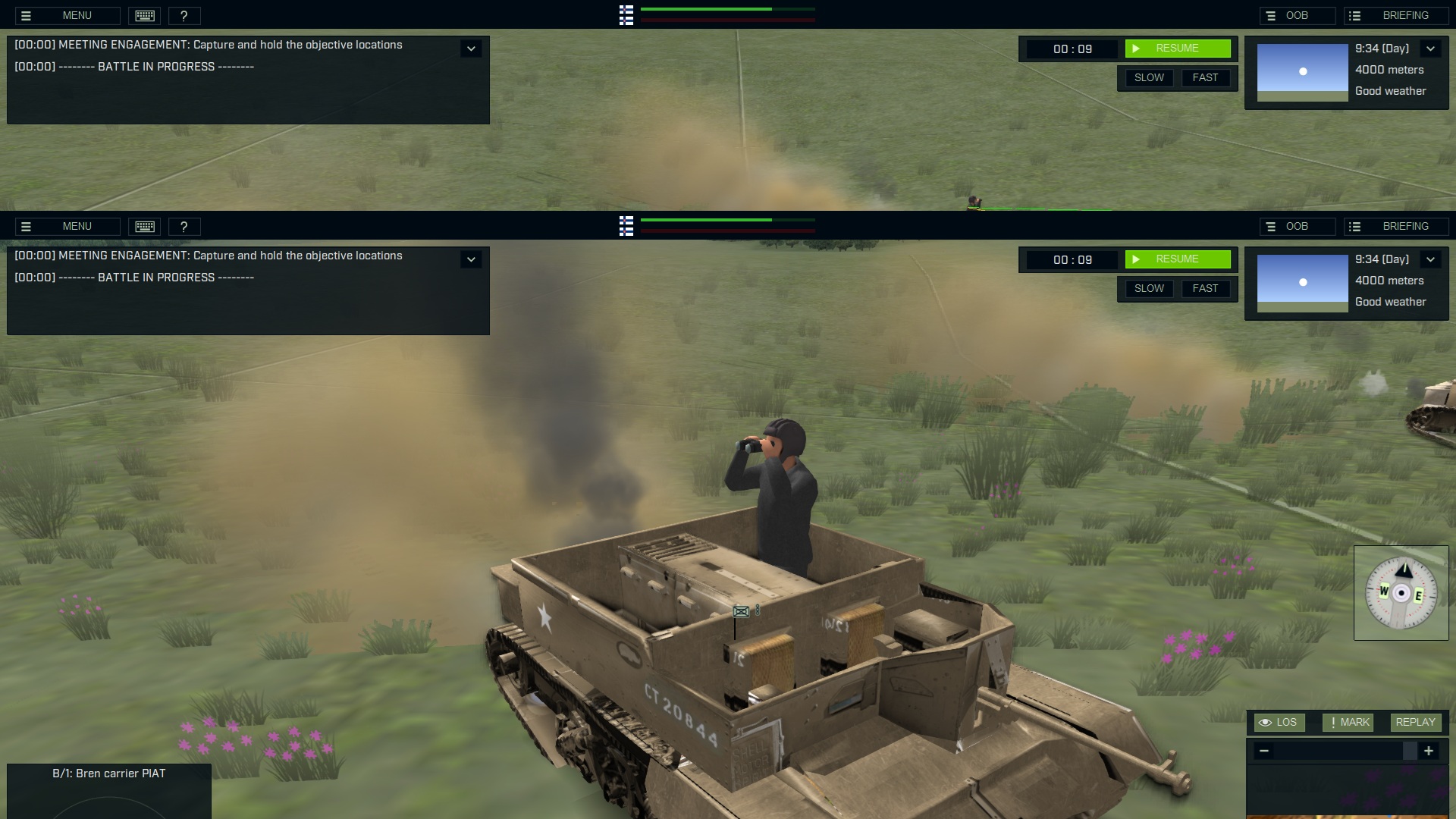Open the on-screen keyboard hotkeys panel
Screen dimensions: 1456x819
point(144,15)
